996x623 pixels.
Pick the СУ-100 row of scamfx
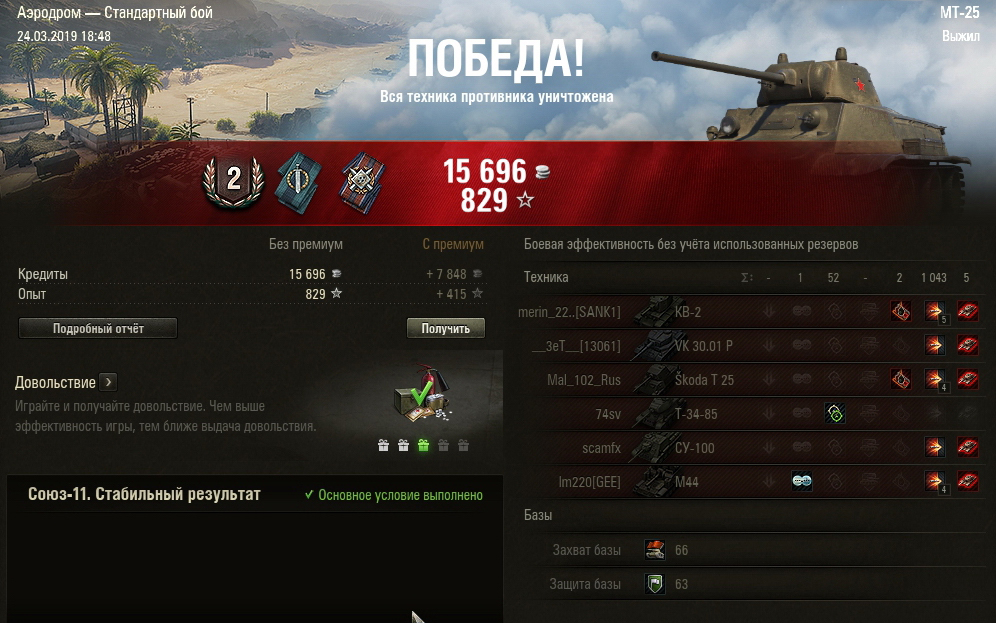(698, 448)
